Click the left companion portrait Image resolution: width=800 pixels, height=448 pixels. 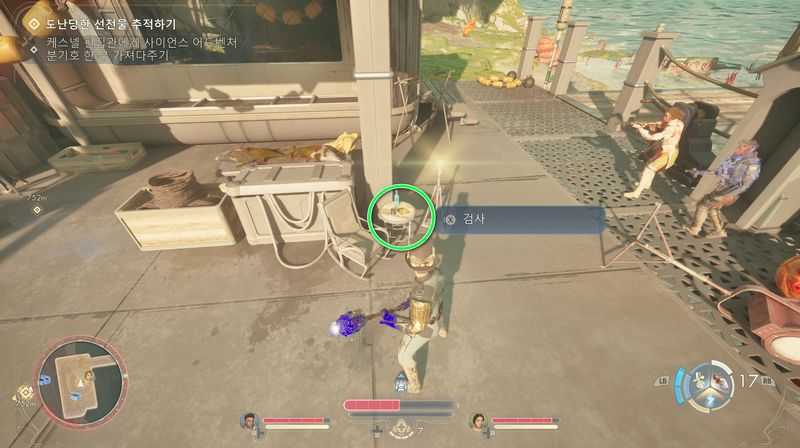[x=250, y=423]
